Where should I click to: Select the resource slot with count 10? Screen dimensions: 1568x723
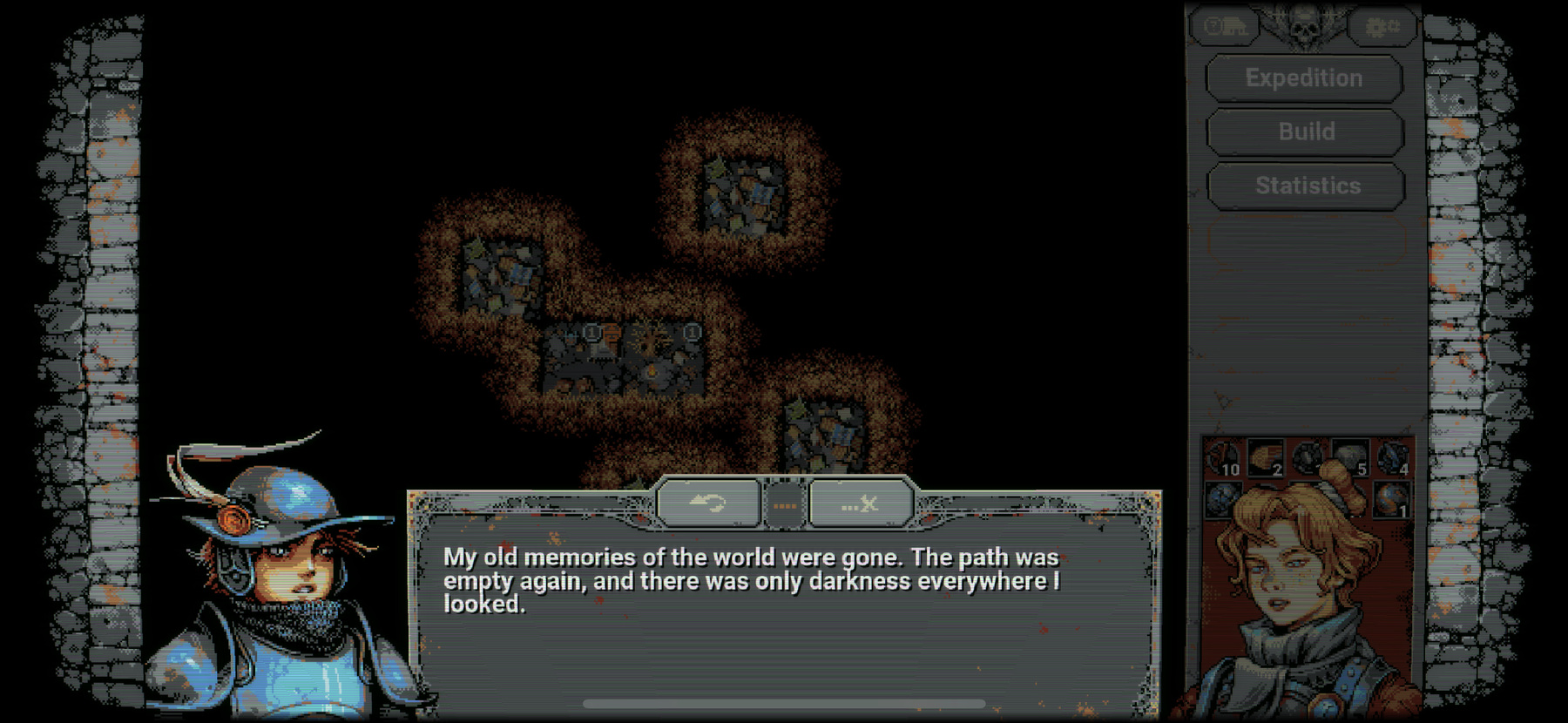pos(1223,459)
